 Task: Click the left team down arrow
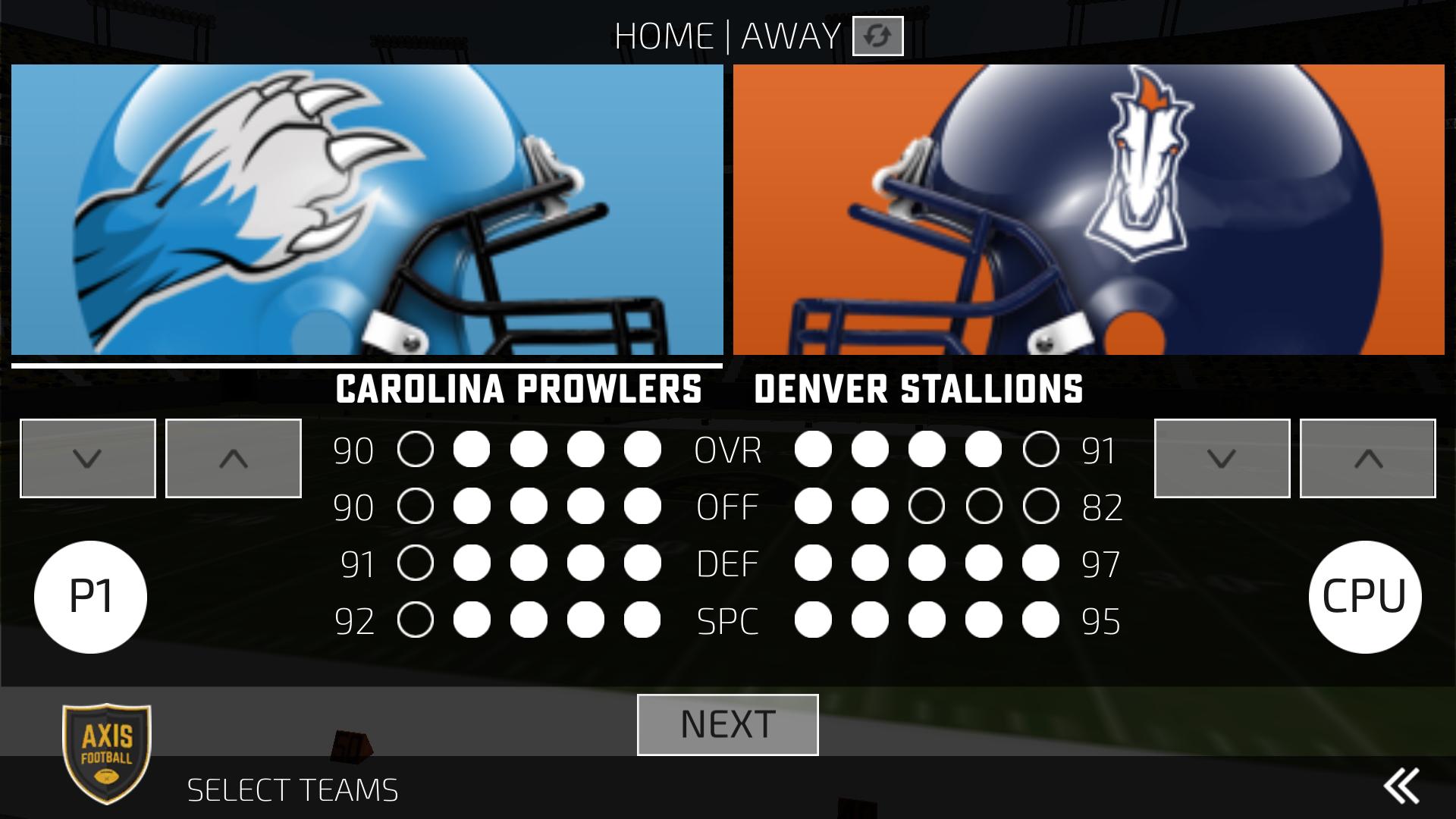(87, 457)
